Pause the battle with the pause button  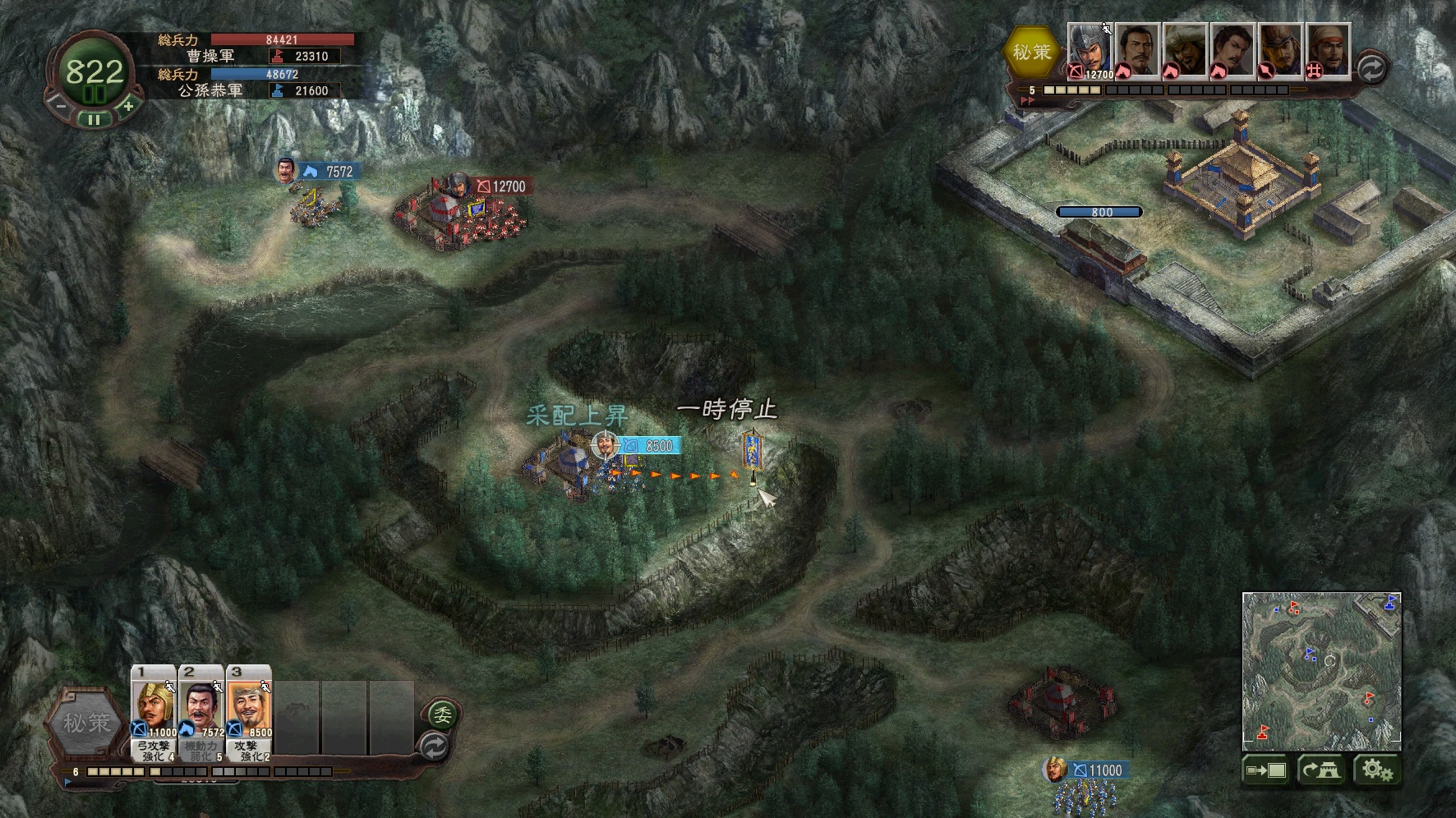tap(94, 120)
